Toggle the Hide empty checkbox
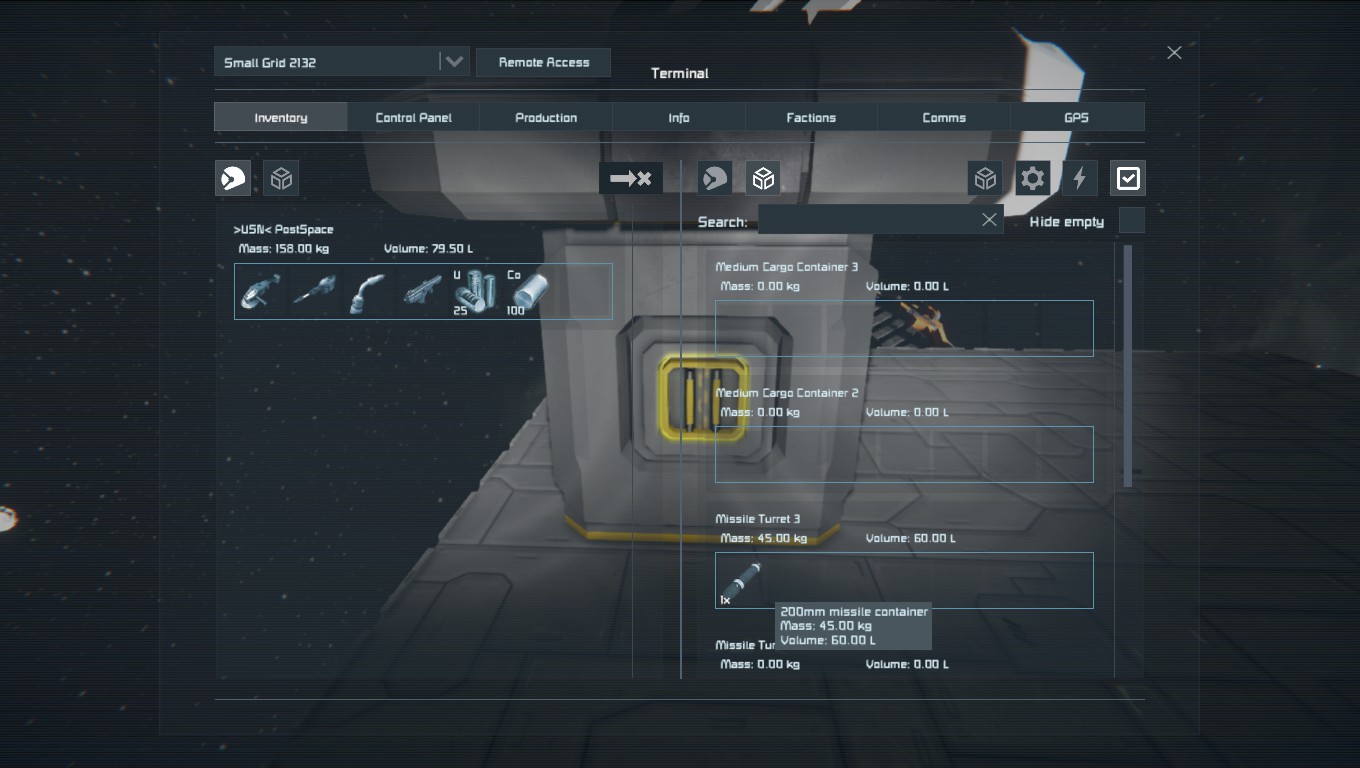 (x=1131, y=221)
